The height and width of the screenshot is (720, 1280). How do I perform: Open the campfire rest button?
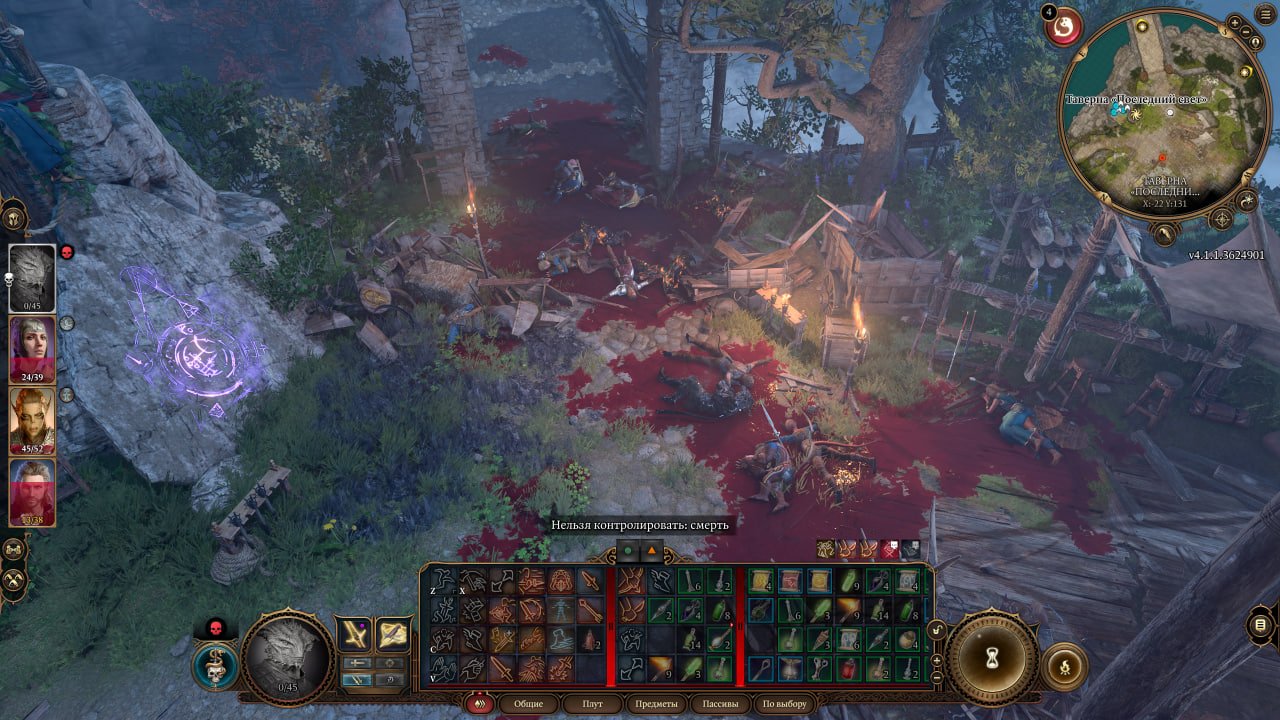pyautogui.click(x=1064, y=666)
